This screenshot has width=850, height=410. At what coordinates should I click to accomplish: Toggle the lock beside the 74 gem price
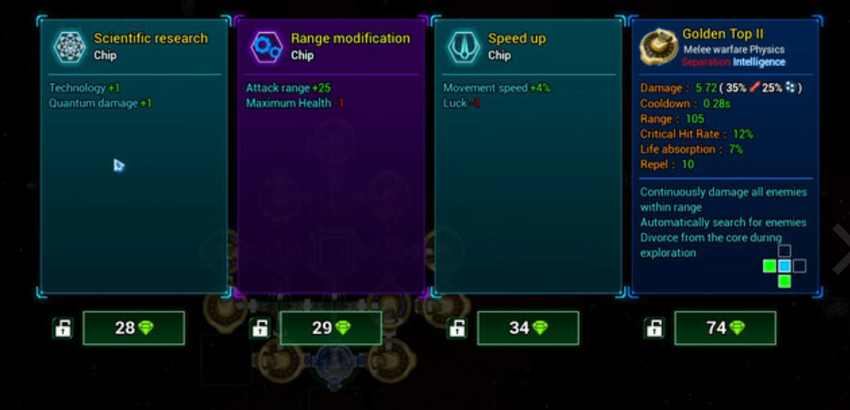[654, 328]
